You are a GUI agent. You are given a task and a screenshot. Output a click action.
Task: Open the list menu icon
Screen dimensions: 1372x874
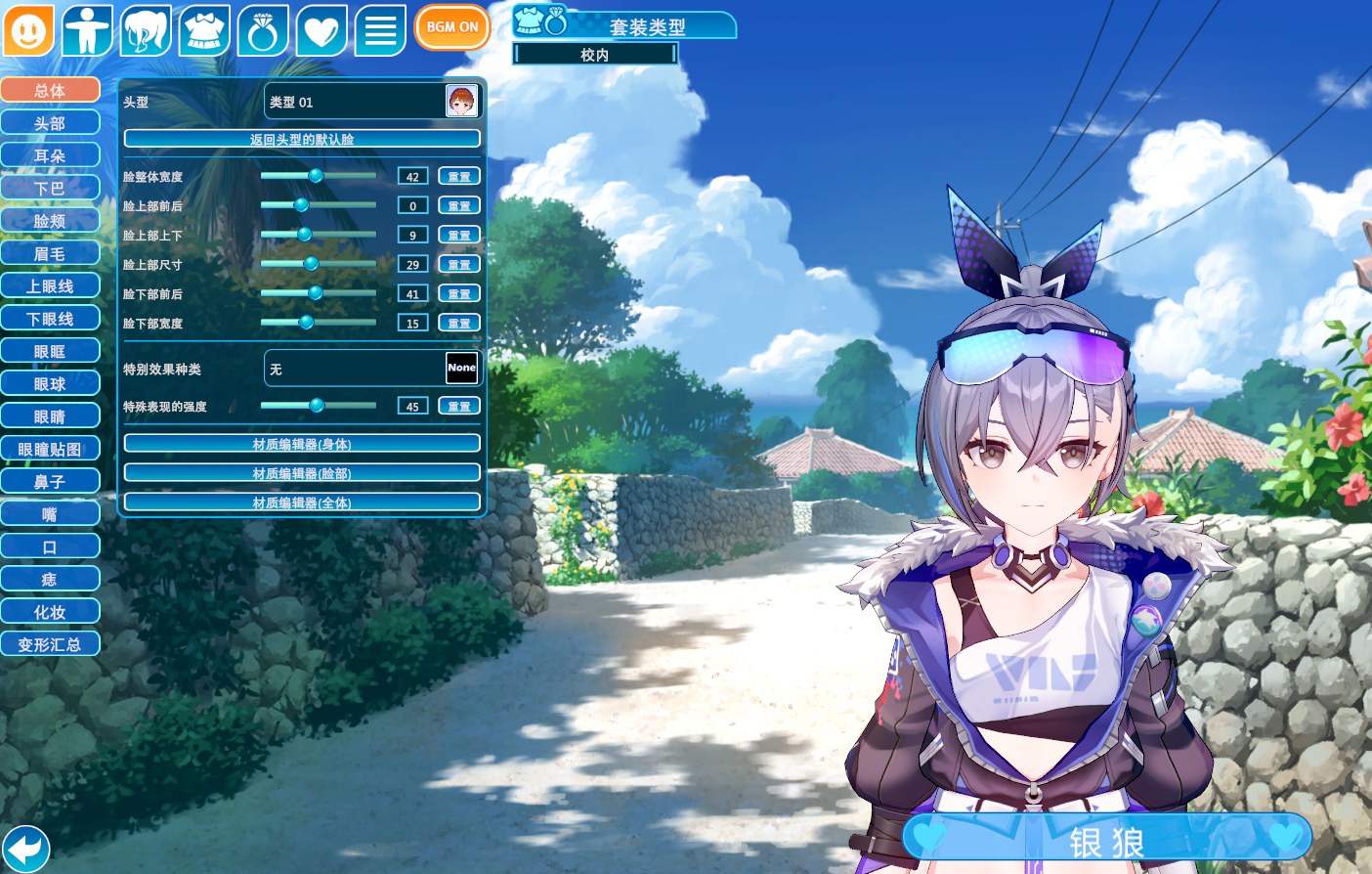(380, 30)
